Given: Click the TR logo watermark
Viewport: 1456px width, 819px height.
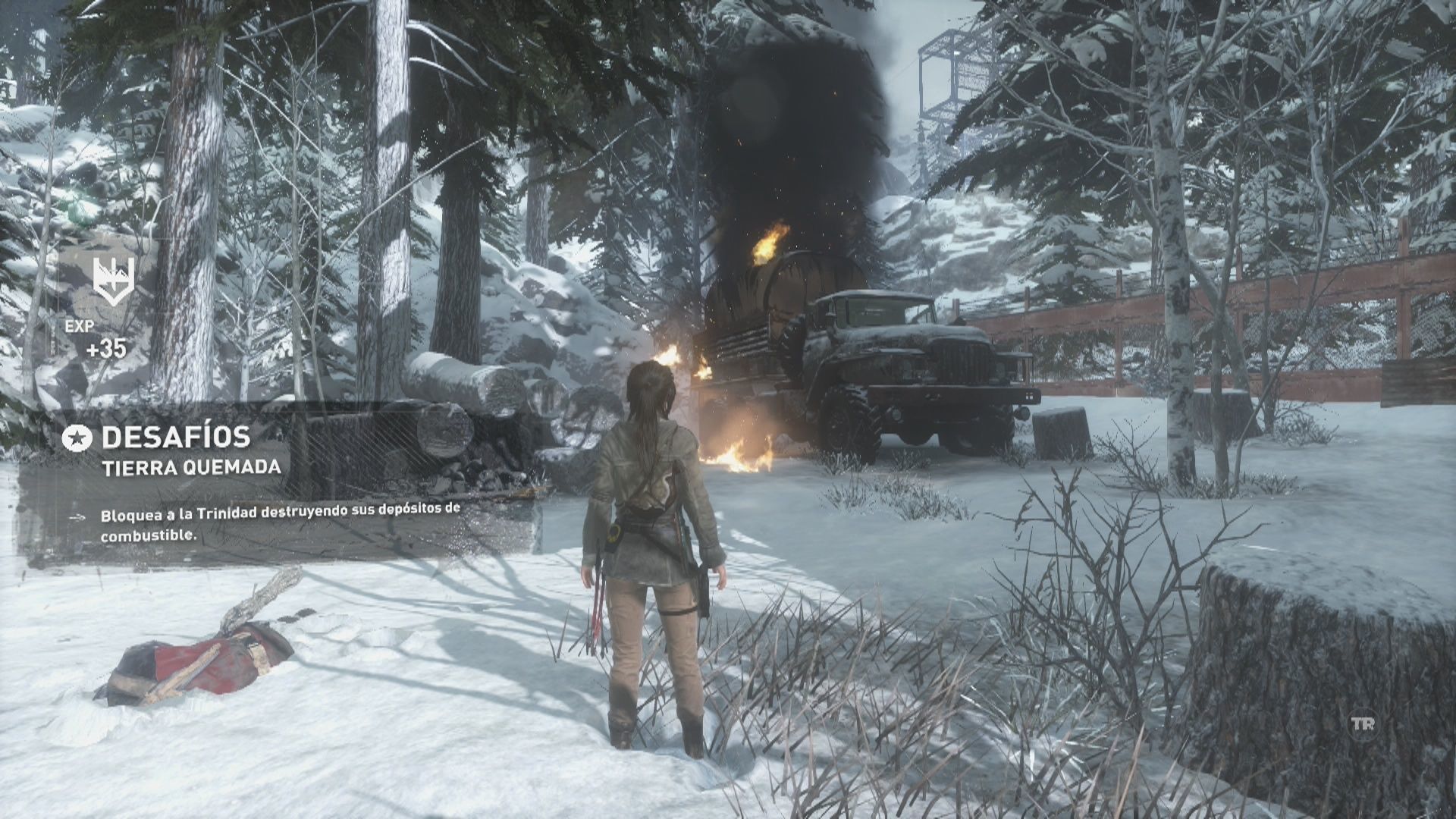Looking at the screenshot, I should pyautogui.click(x=1363, y=723).
